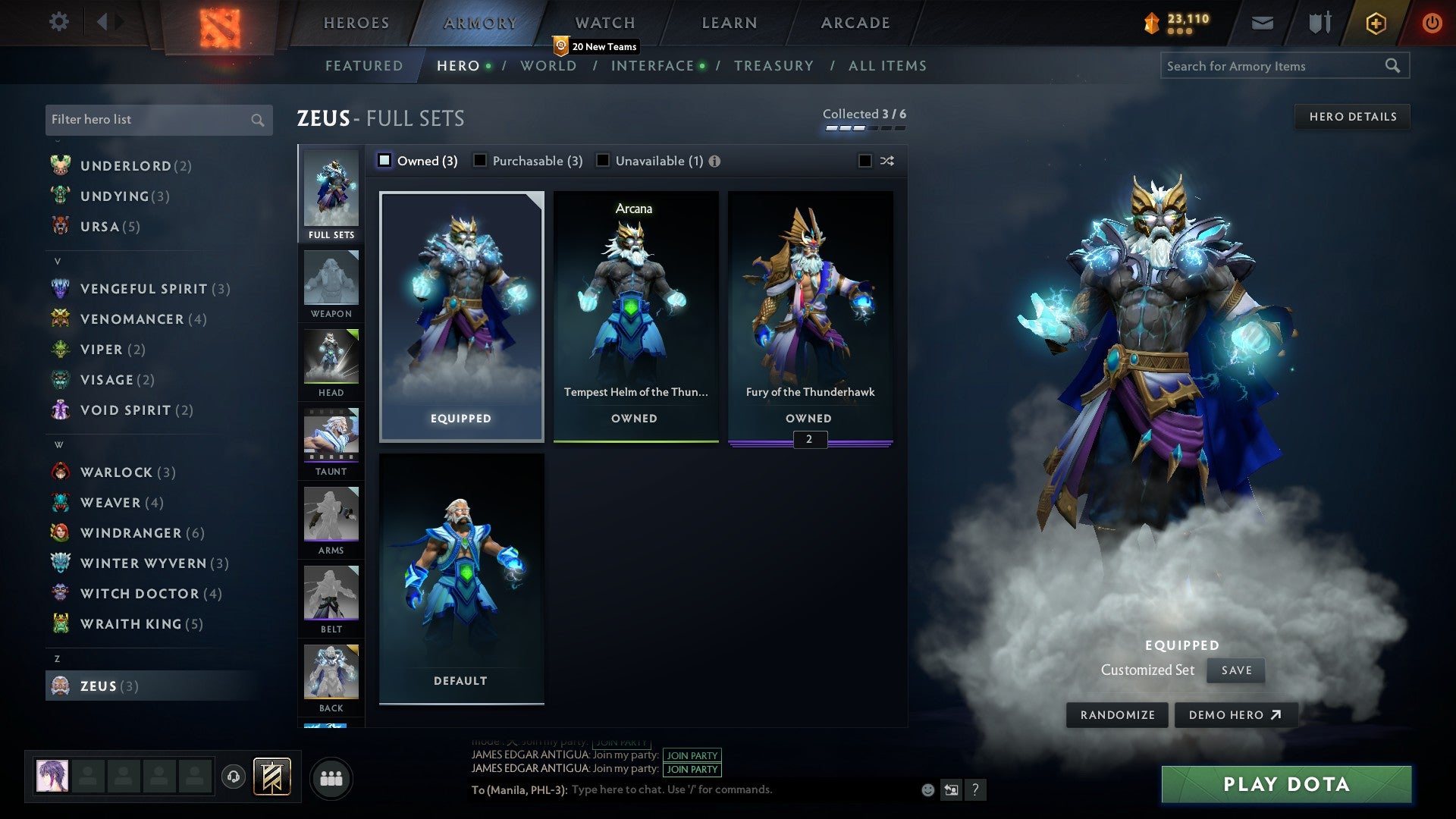Open the shard quest plus icon
This screenshot has height=819, width=1456.
click(1375, 23)
